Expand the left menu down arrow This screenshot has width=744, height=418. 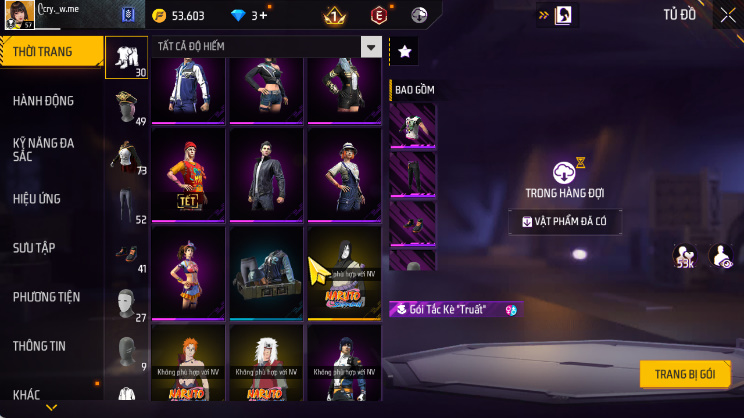coord(51,407)
